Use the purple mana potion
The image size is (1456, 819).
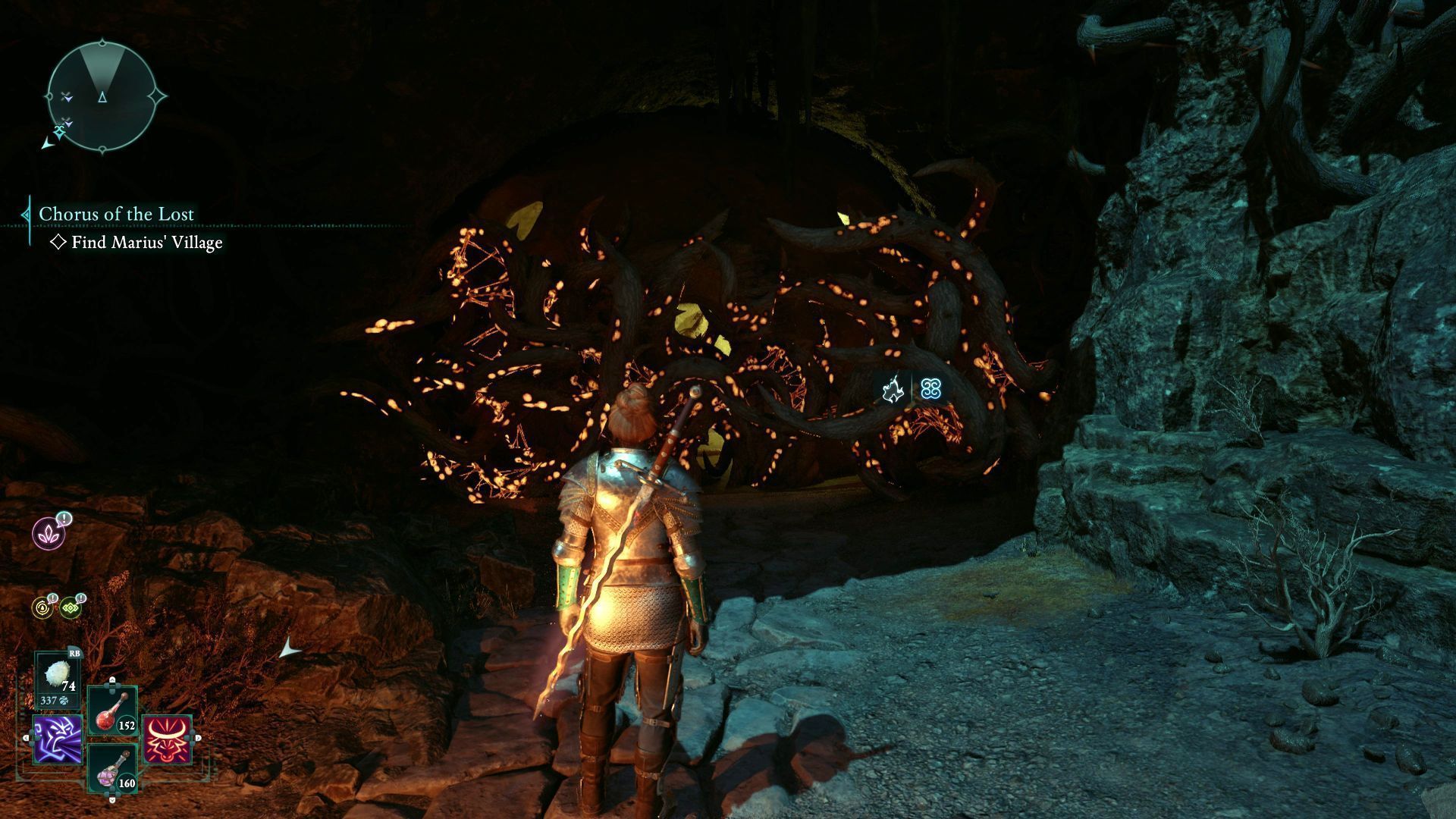pyautogui.click(x=112, y=769)
